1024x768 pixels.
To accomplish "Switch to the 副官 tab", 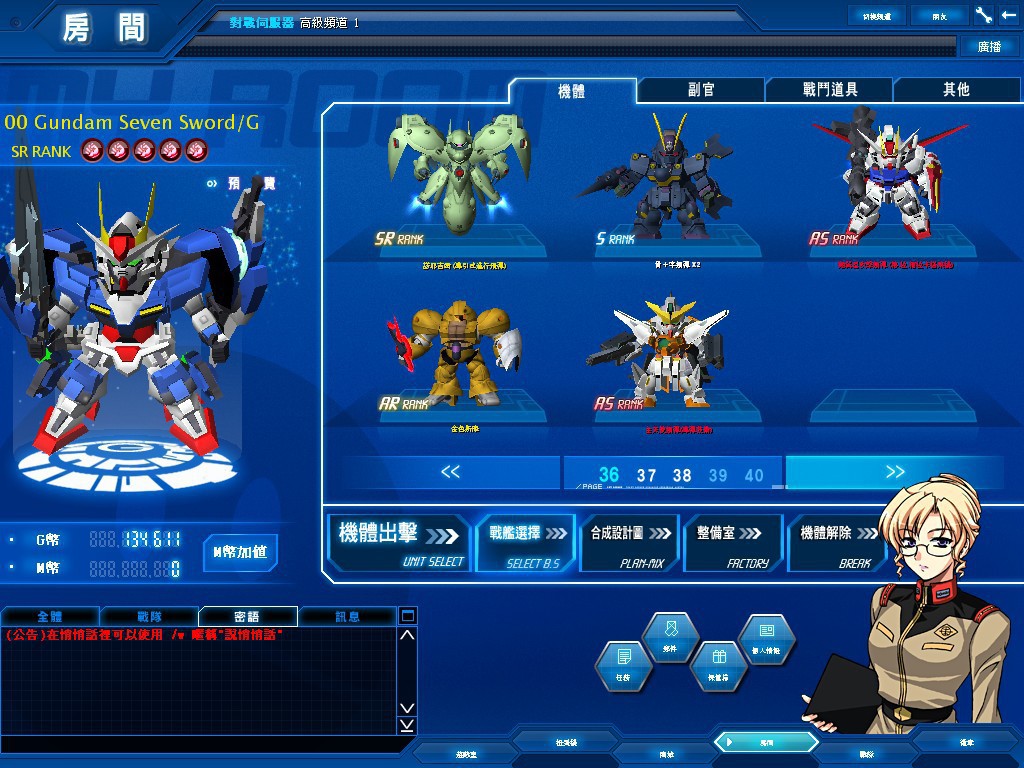I will coord(701,90).
